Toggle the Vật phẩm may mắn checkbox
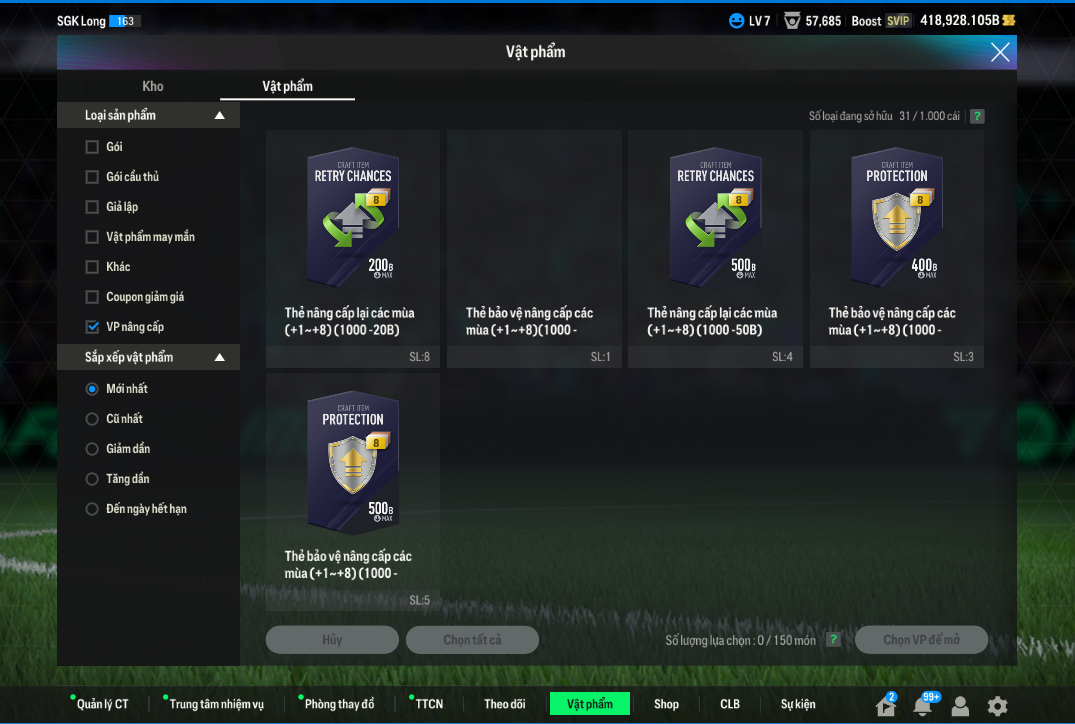 [92, 237]
